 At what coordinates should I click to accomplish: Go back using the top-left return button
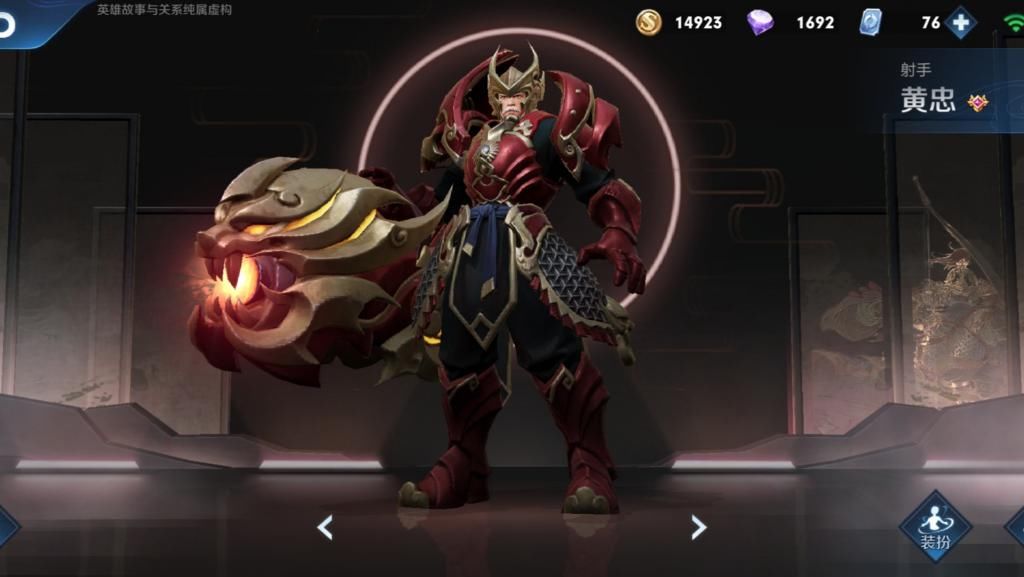(8, 24)
